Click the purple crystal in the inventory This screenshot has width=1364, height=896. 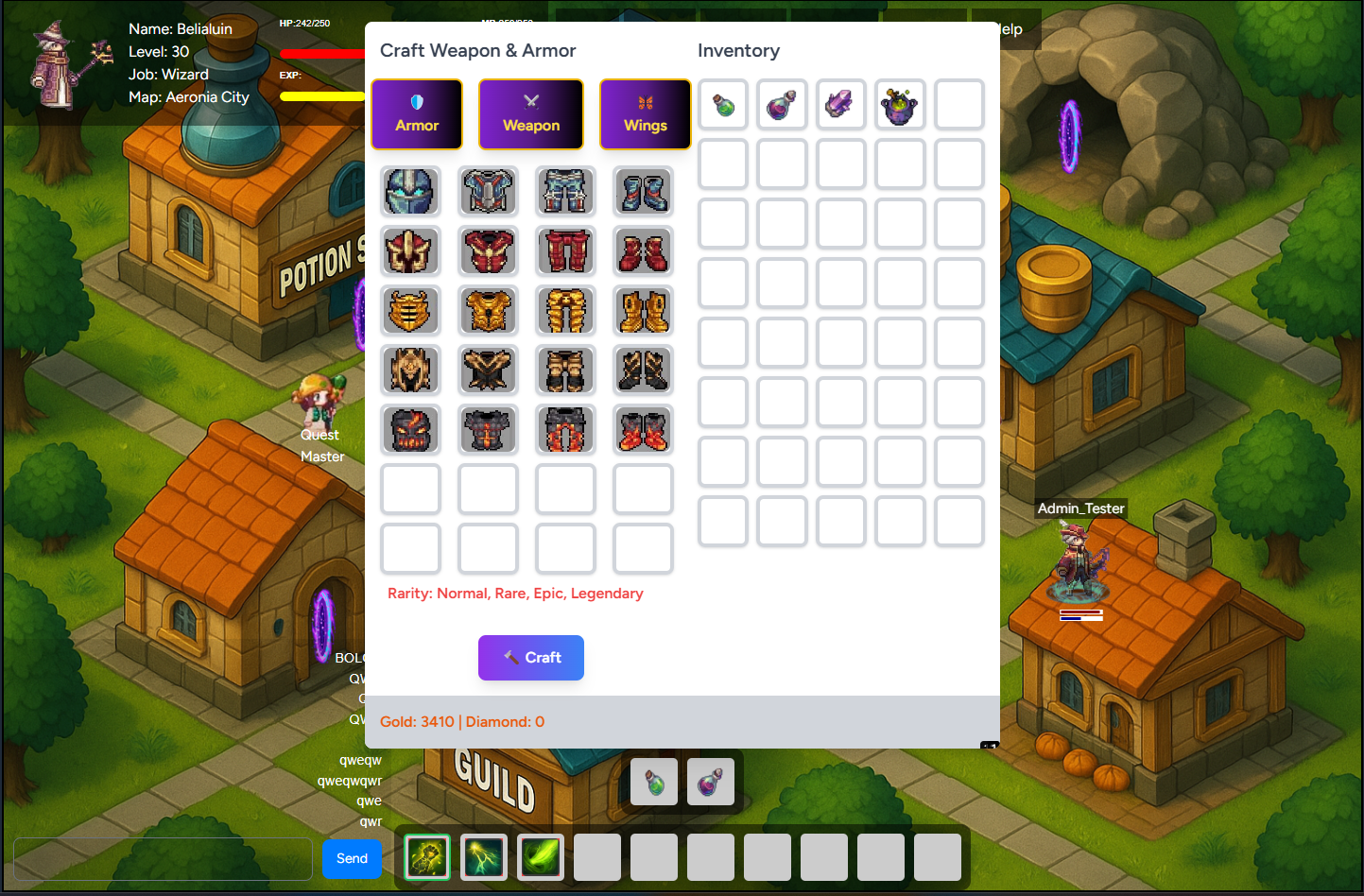tap(841, 104)
